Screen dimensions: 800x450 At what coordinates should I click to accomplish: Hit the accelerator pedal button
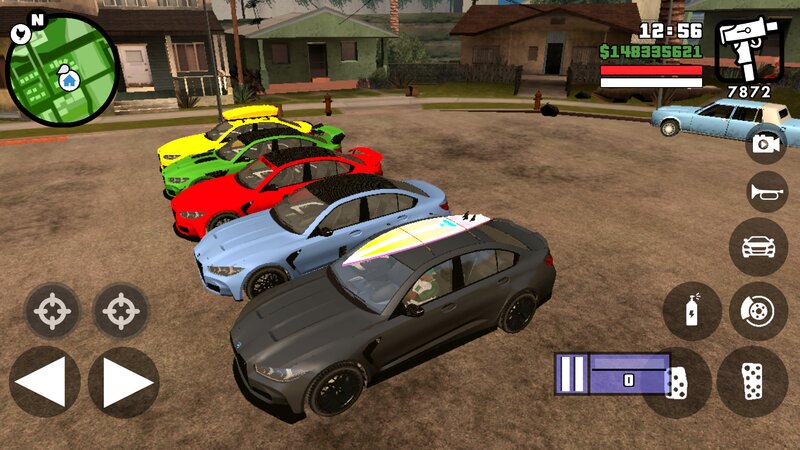pyautogui.click(x=752, y=382)
